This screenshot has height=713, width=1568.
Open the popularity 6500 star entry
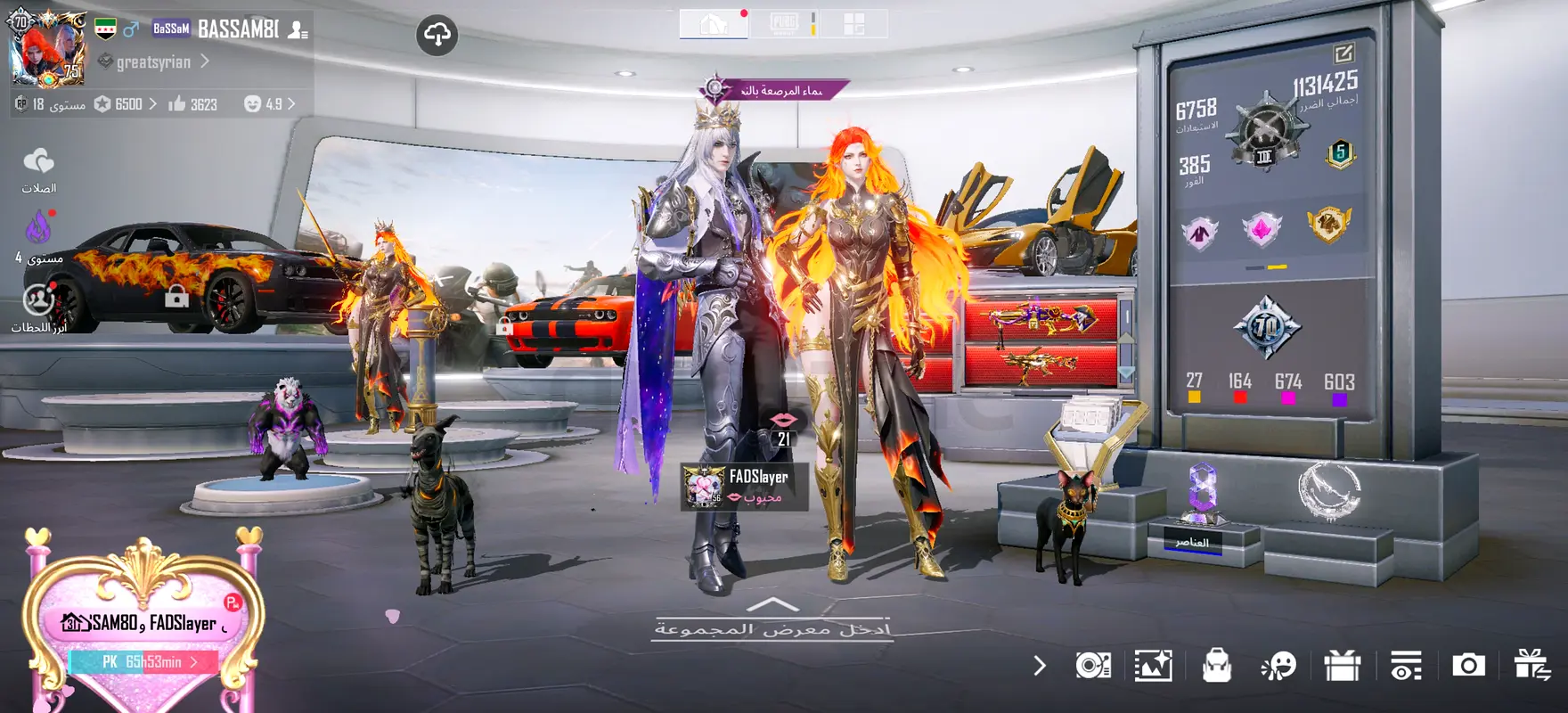coord(126,104)
